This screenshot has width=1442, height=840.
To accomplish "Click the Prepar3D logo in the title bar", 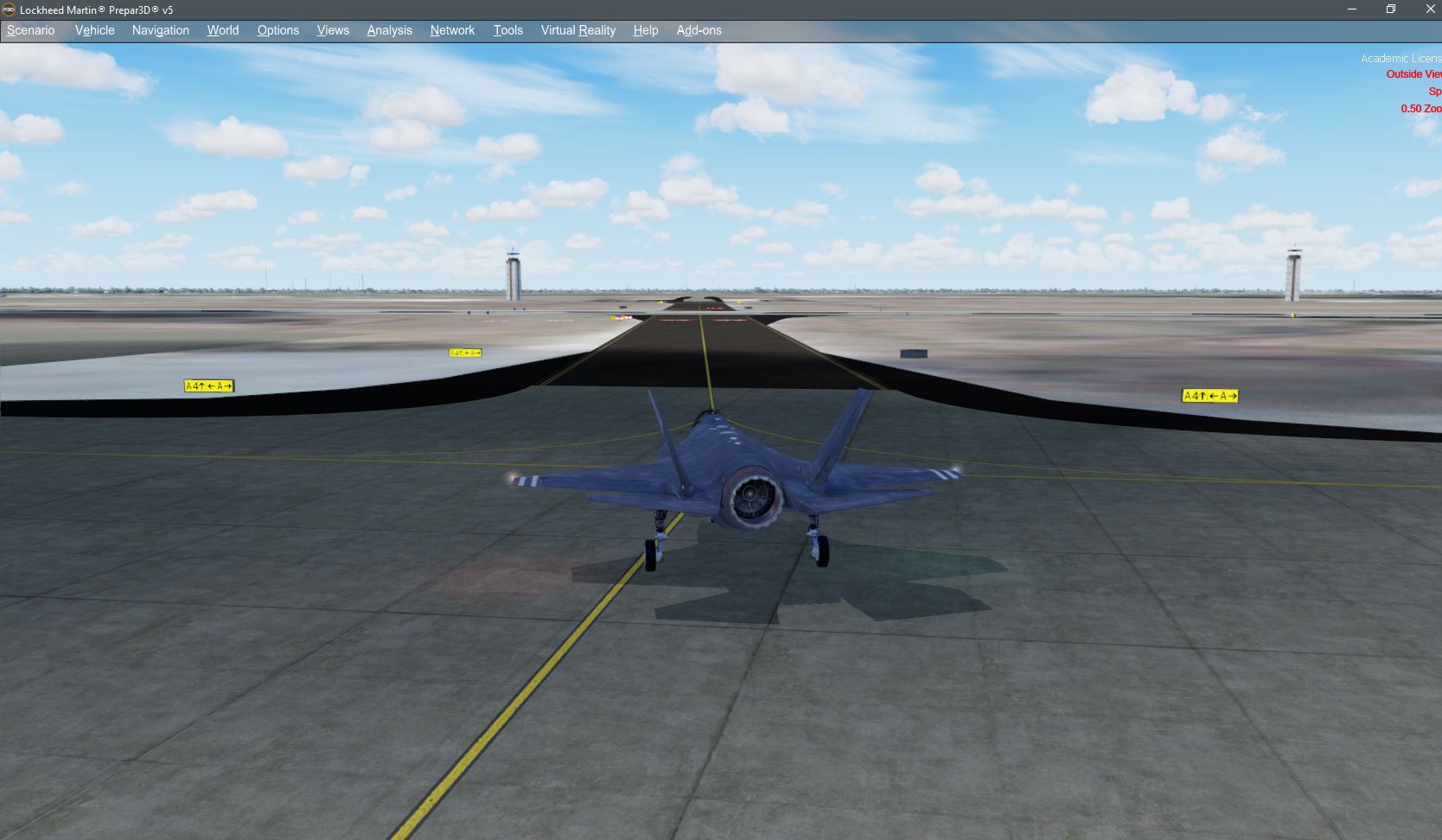I will tap(9, 10).
